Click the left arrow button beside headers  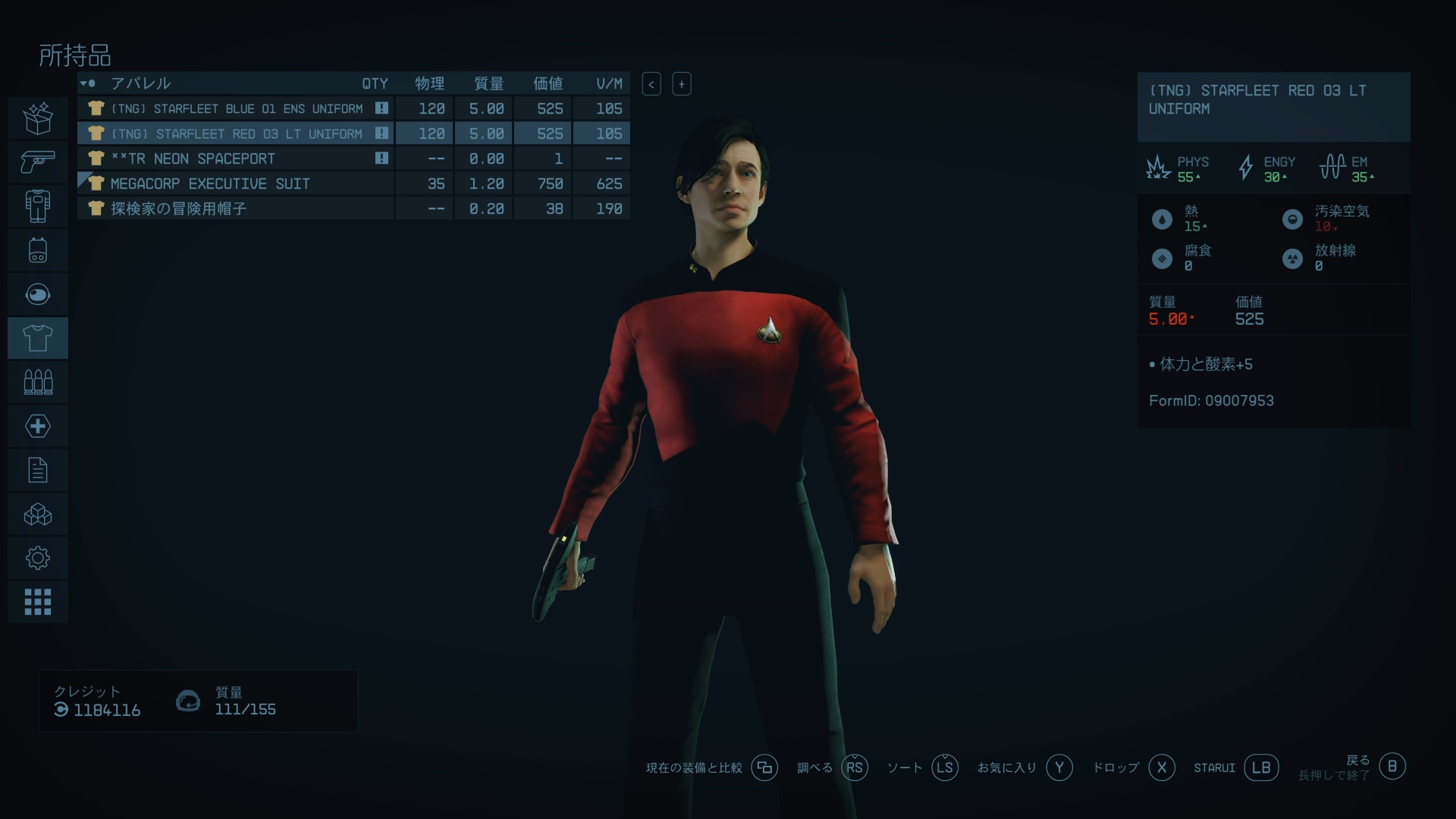(651, 84)
